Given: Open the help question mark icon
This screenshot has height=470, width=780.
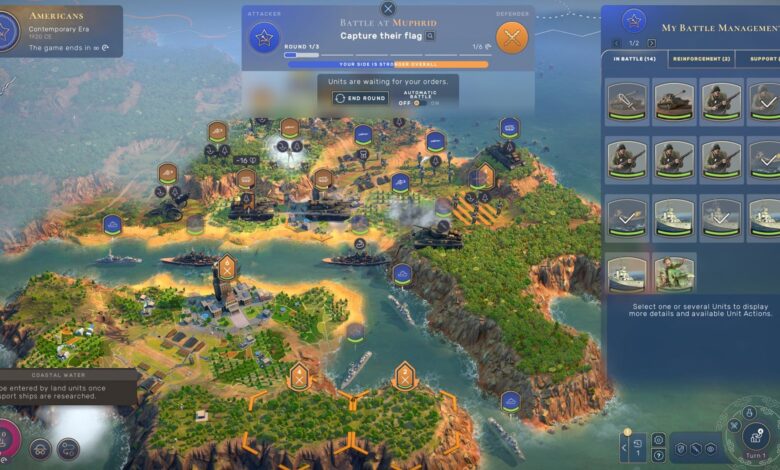Looking at the screenshot, I should pyautogui.click(x=658, y=455).
